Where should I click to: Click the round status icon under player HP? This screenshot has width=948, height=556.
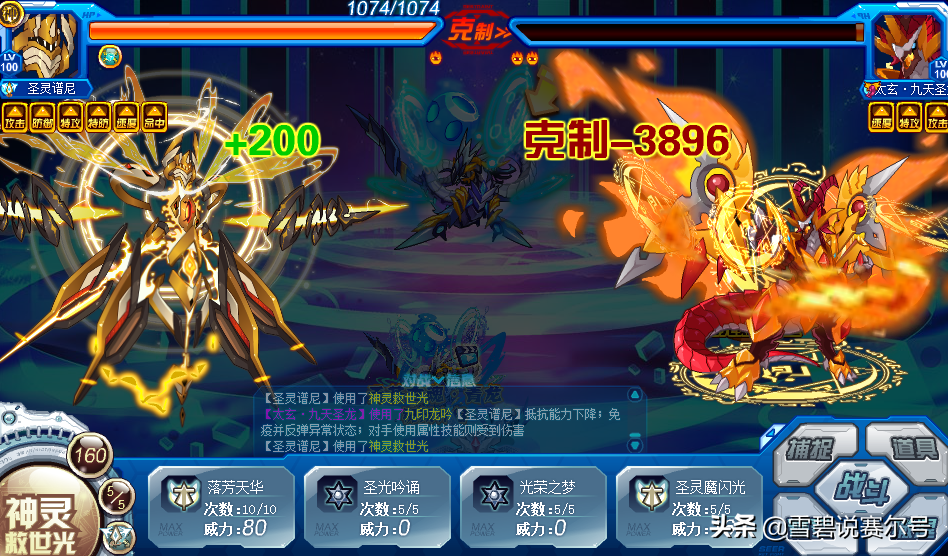click(110, 57)
